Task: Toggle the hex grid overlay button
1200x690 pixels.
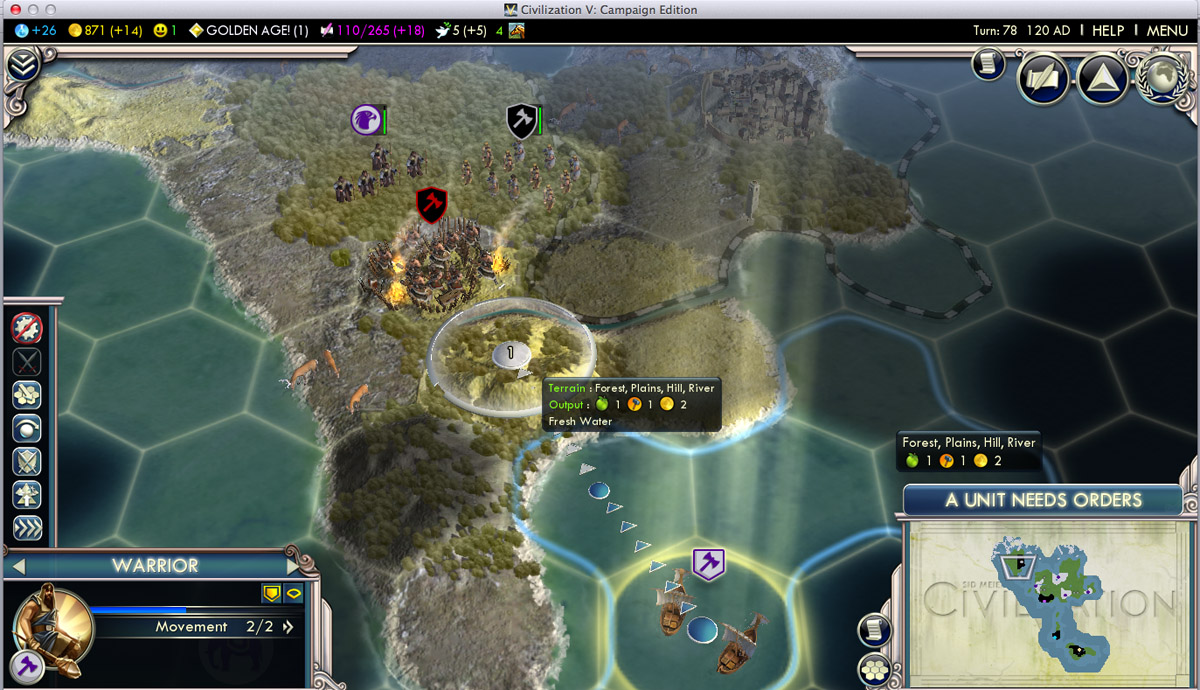Action: point(875,668)
